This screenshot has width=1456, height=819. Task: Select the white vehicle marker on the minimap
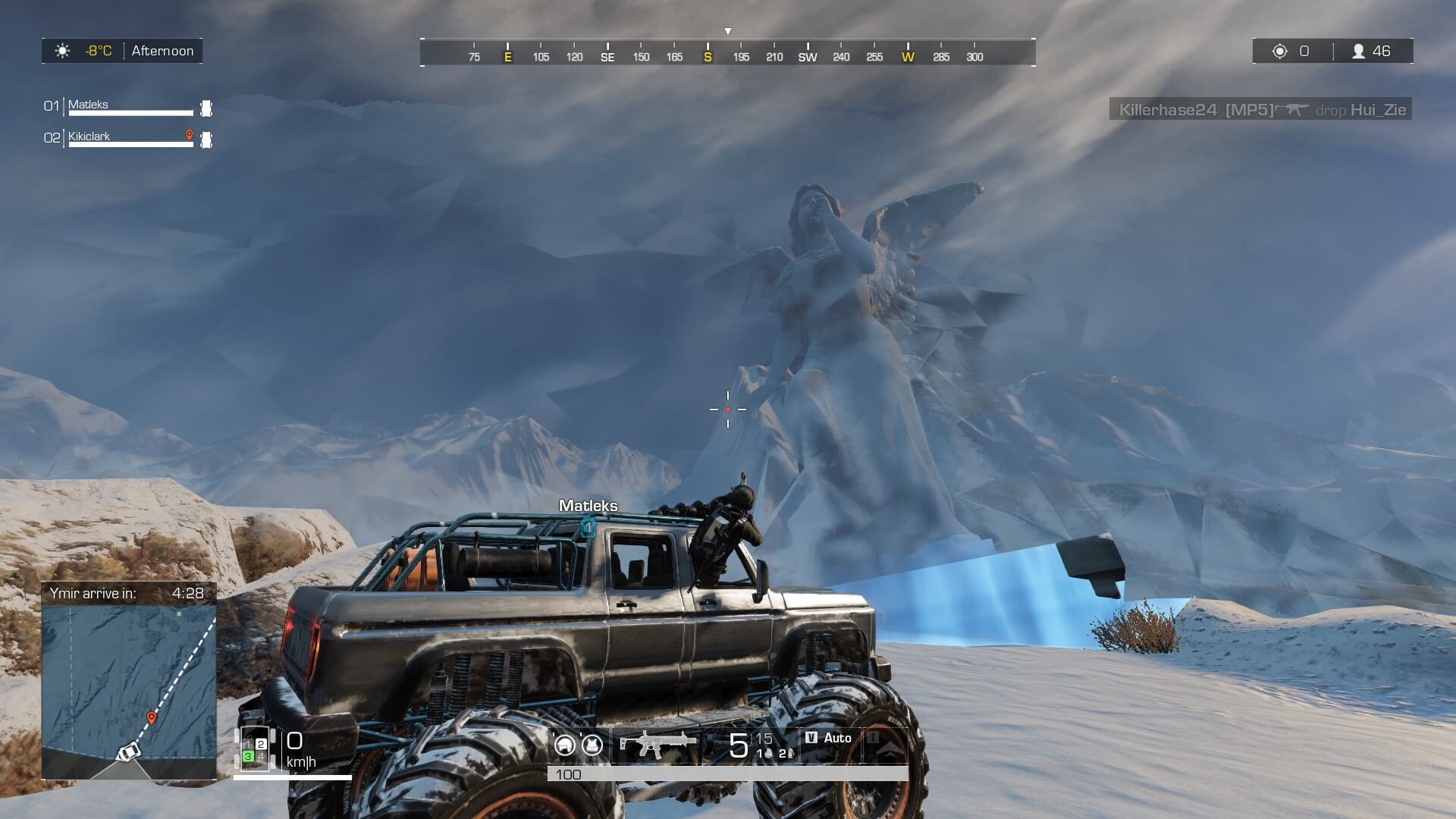tap(128, 752)
